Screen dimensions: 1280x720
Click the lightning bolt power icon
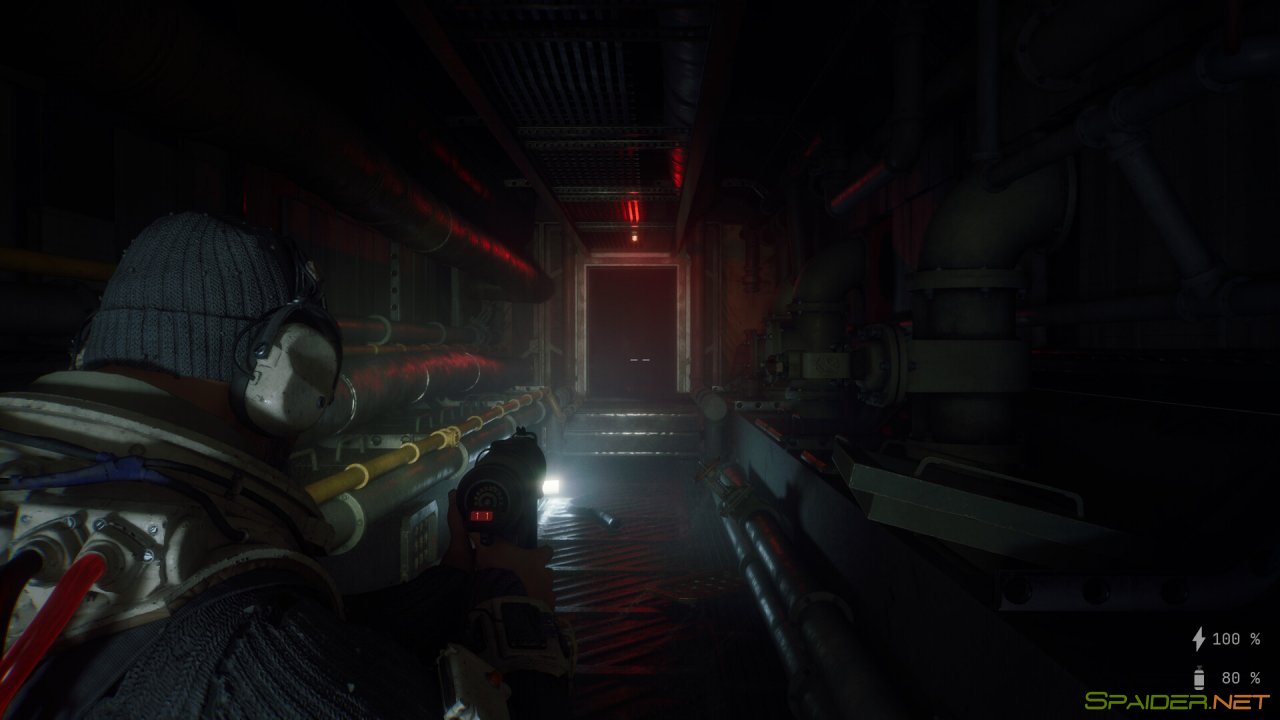tap(1198, 638)
